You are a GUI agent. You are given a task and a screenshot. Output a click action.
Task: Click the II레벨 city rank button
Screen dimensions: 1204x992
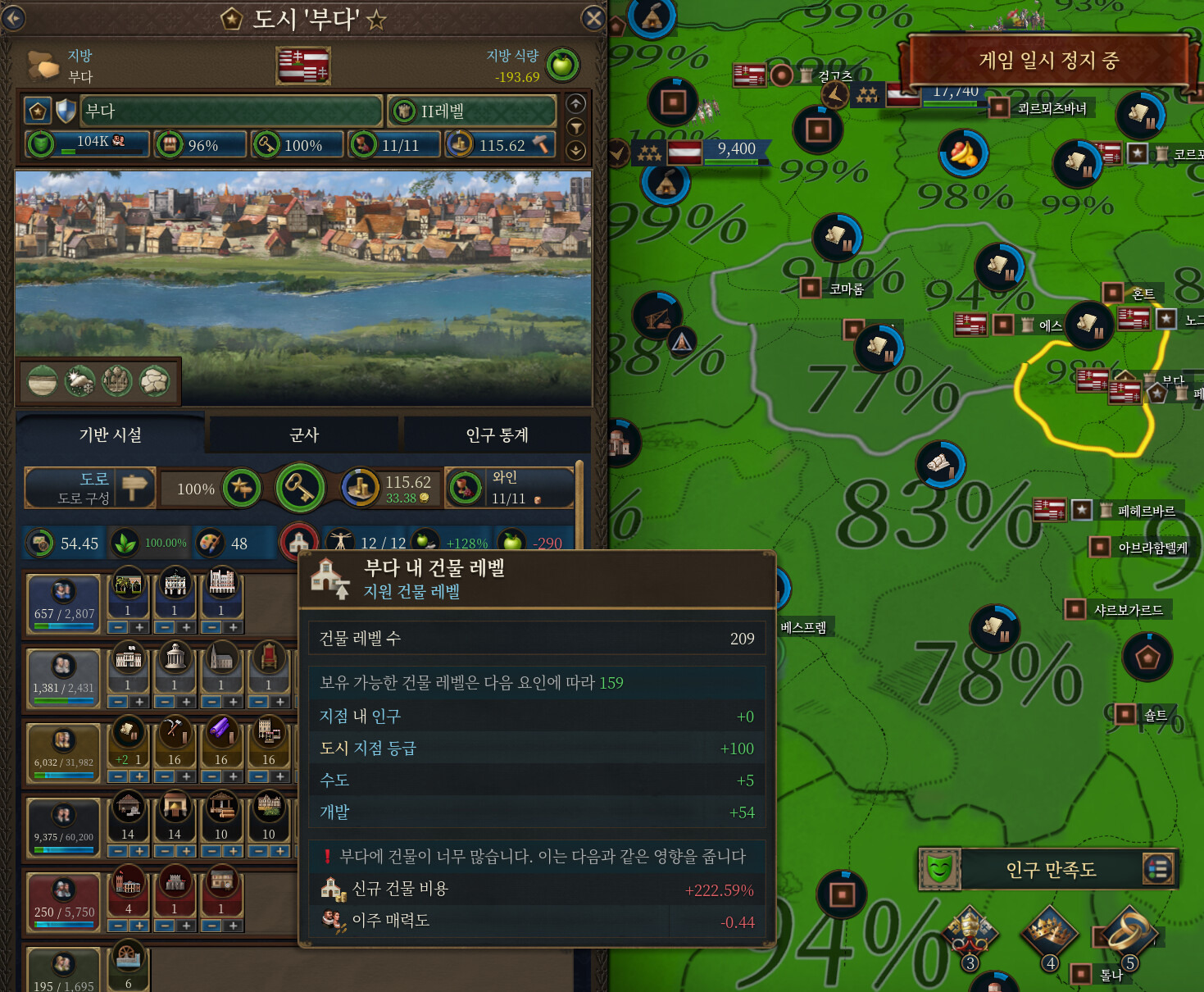(x=471, y=111)
